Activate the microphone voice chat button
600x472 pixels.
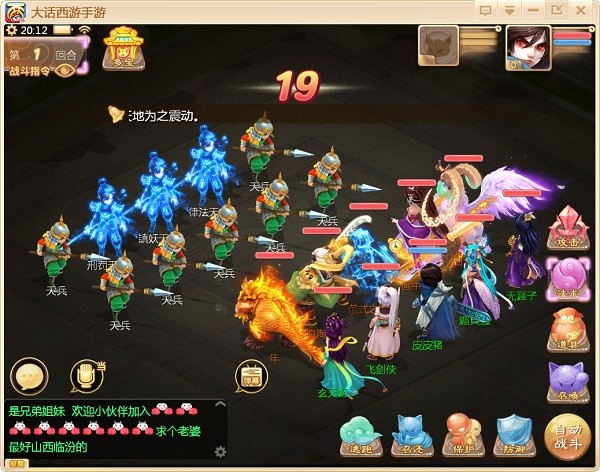(88, 376)
